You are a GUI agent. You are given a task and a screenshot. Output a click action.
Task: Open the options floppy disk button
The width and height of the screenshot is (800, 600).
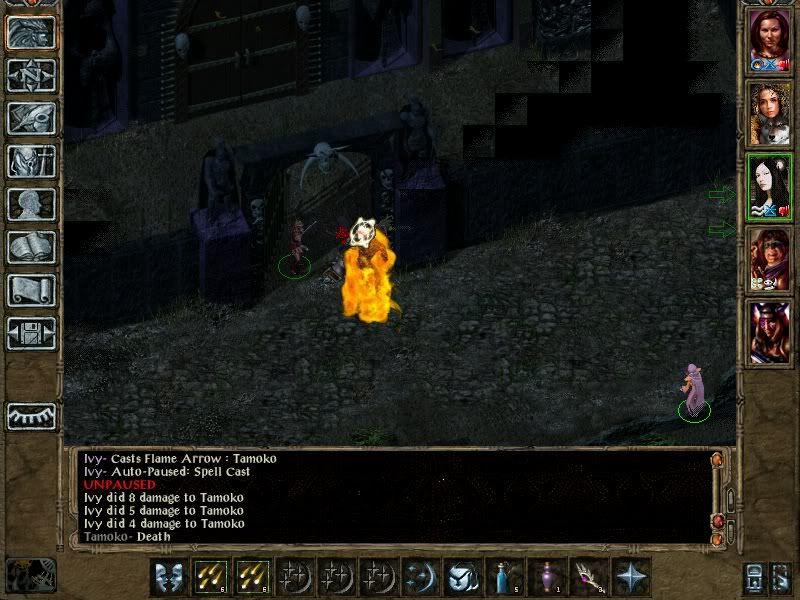[x=31, y=334]
